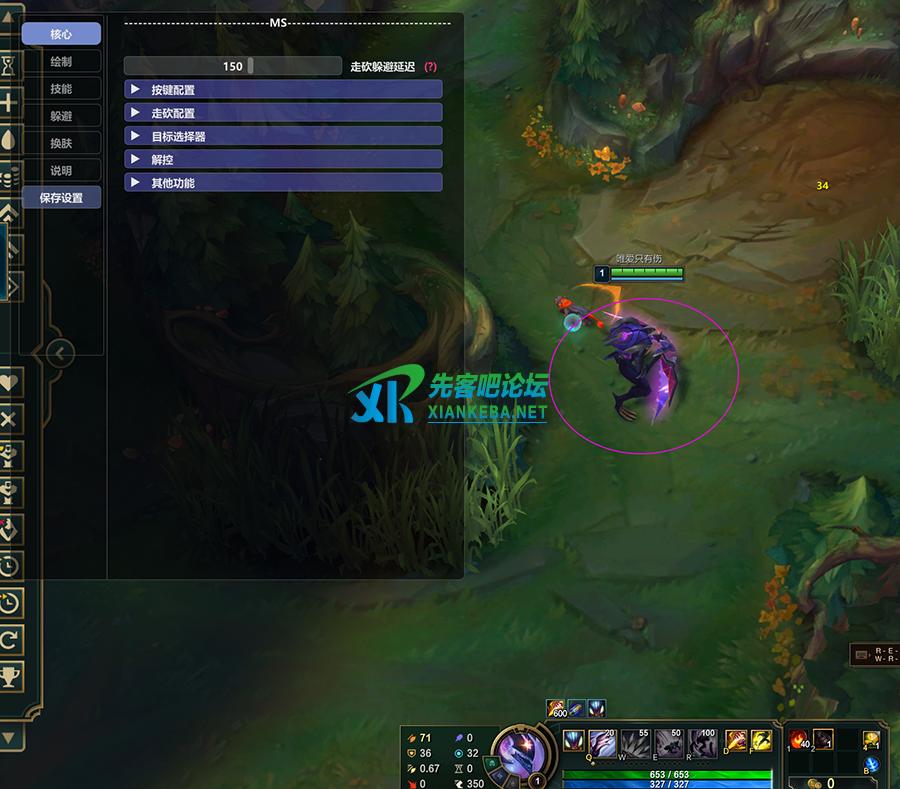Open the 换肤 tab

coord(61,143)
